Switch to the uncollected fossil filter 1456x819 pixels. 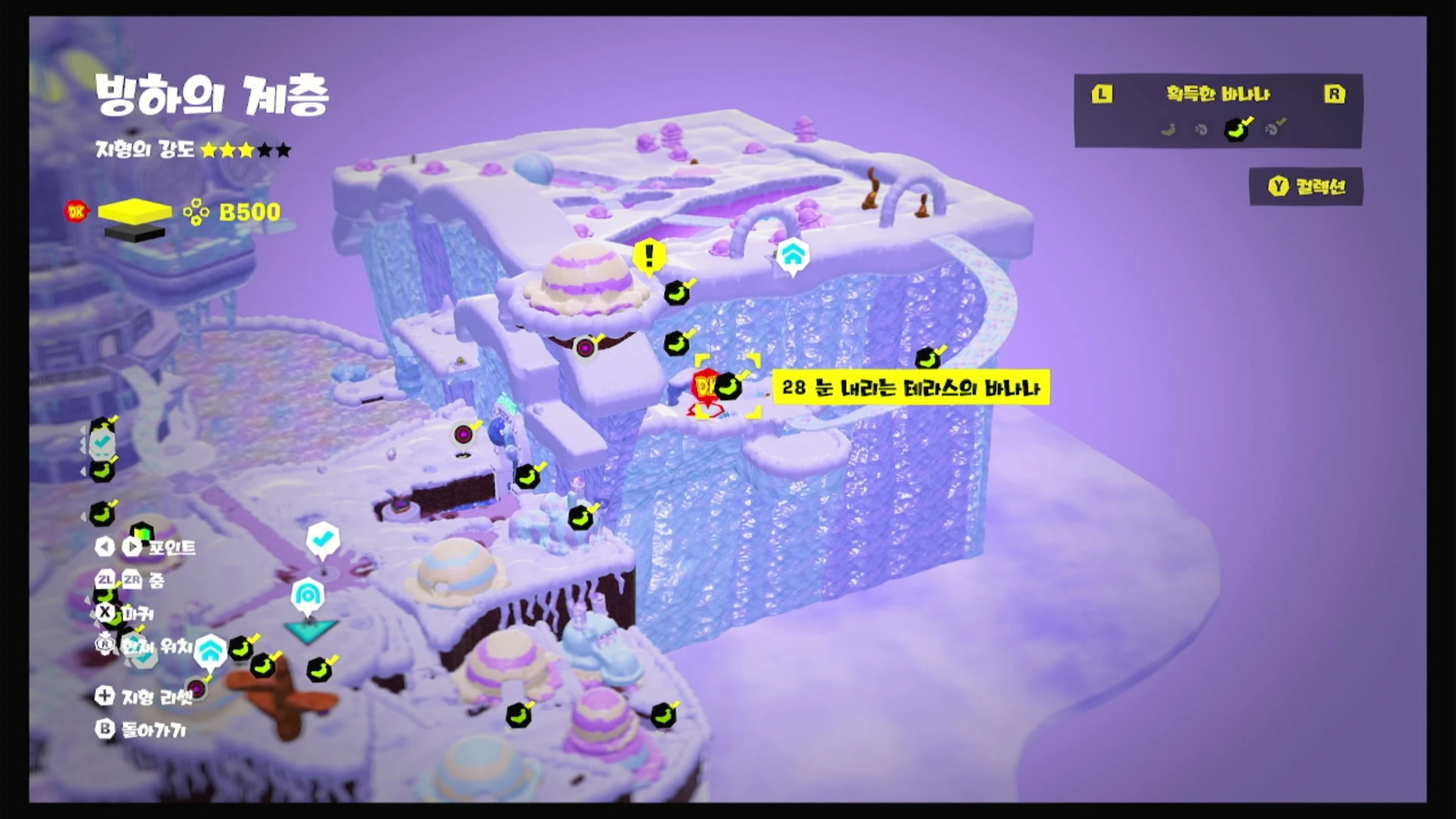point(1201,130)
